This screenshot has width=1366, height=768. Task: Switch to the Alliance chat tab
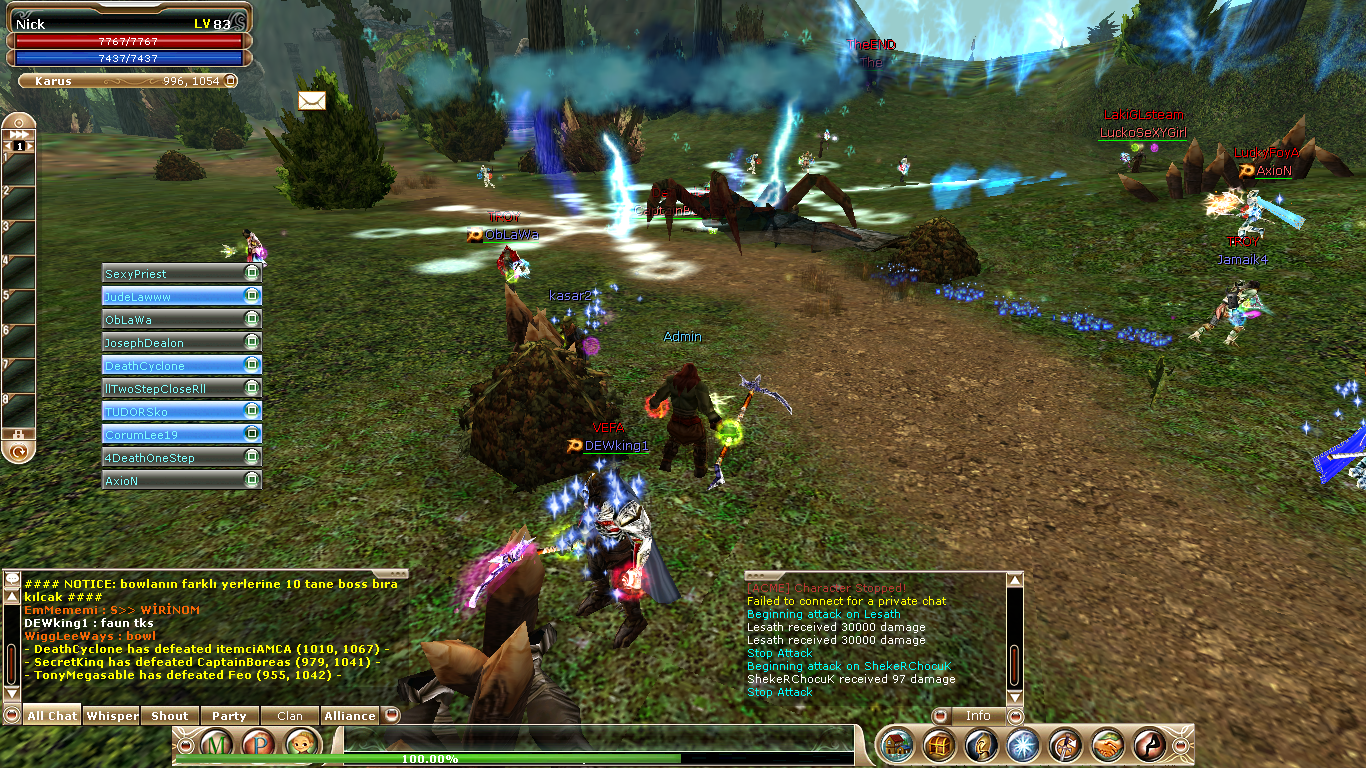click(x=350, y=716)
